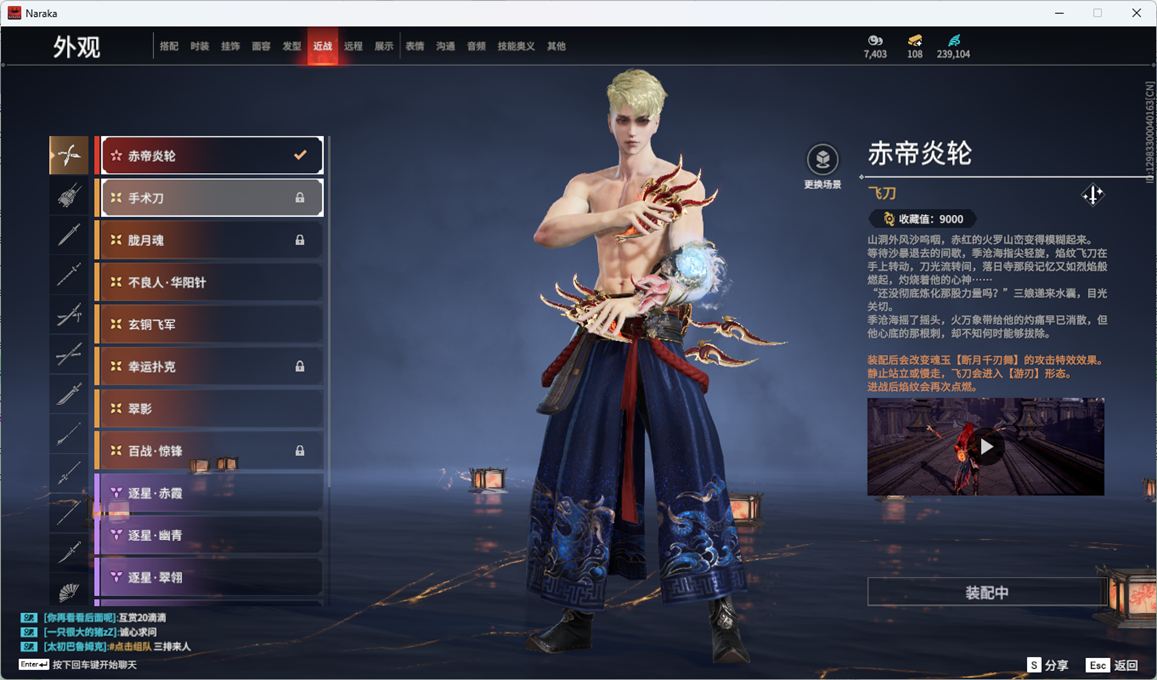Play the skin preview video

pos(986,447)
